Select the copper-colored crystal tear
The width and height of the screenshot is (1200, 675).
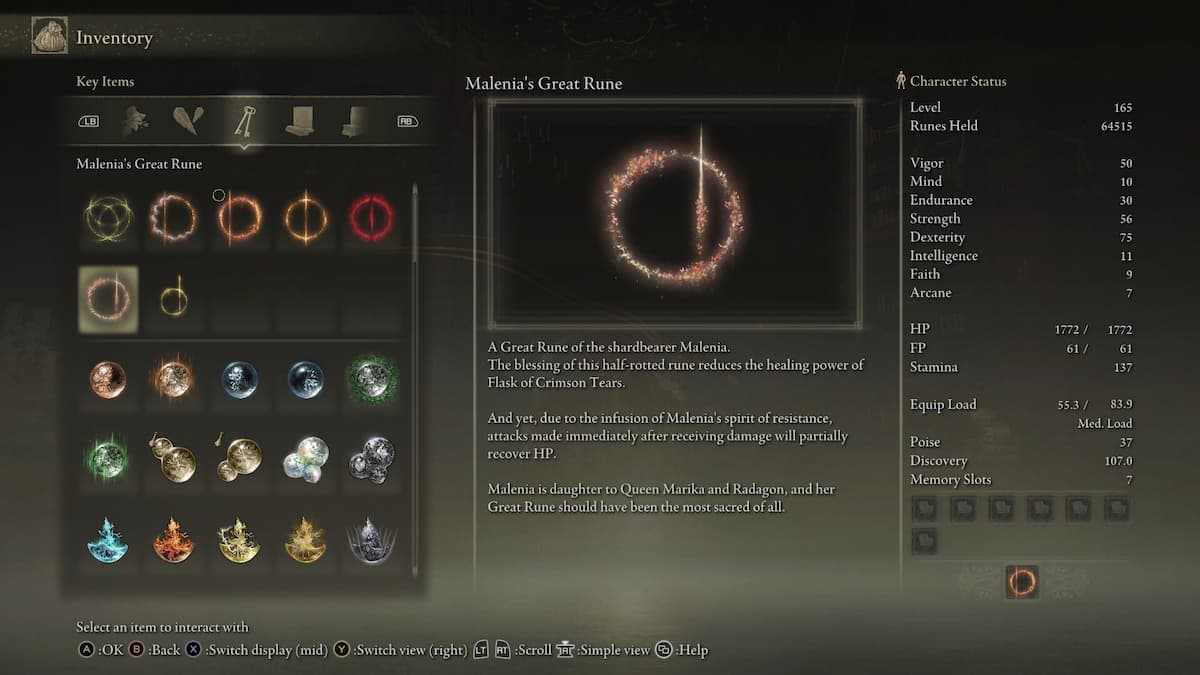pyautogui.click(x=108, y=380)
